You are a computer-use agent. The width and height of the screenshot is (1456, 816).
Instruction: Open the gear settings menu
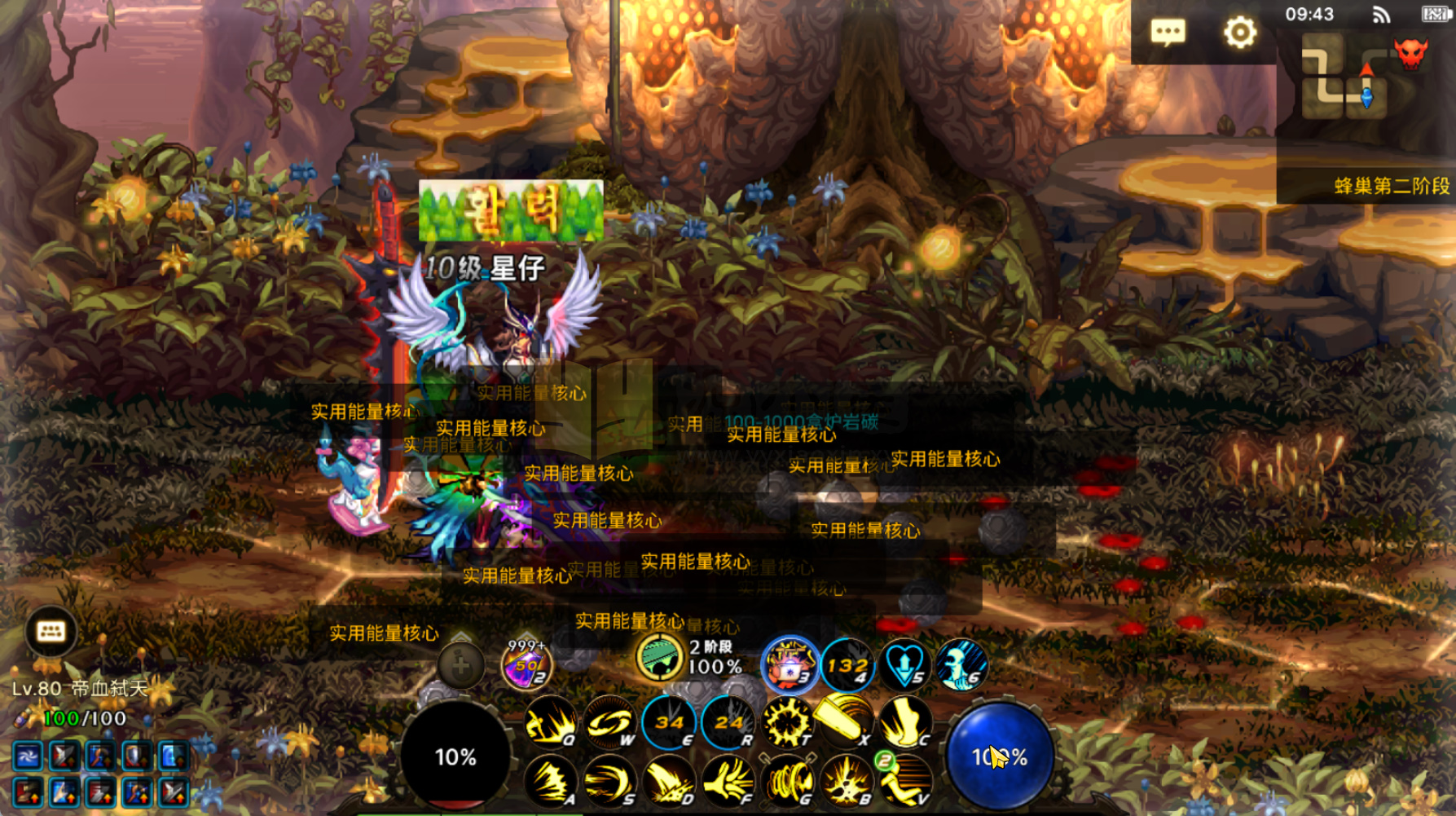coord(1239,33)
